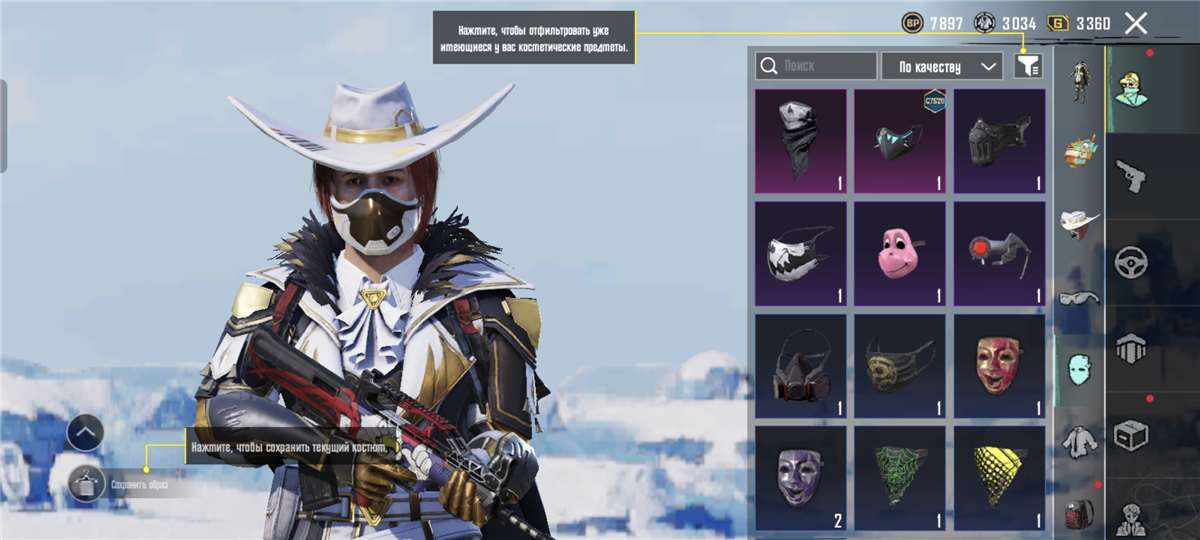Click the search field labeled Поиск
The height and width of the screenshot is (540, 1200).
[x=816, y=66]
